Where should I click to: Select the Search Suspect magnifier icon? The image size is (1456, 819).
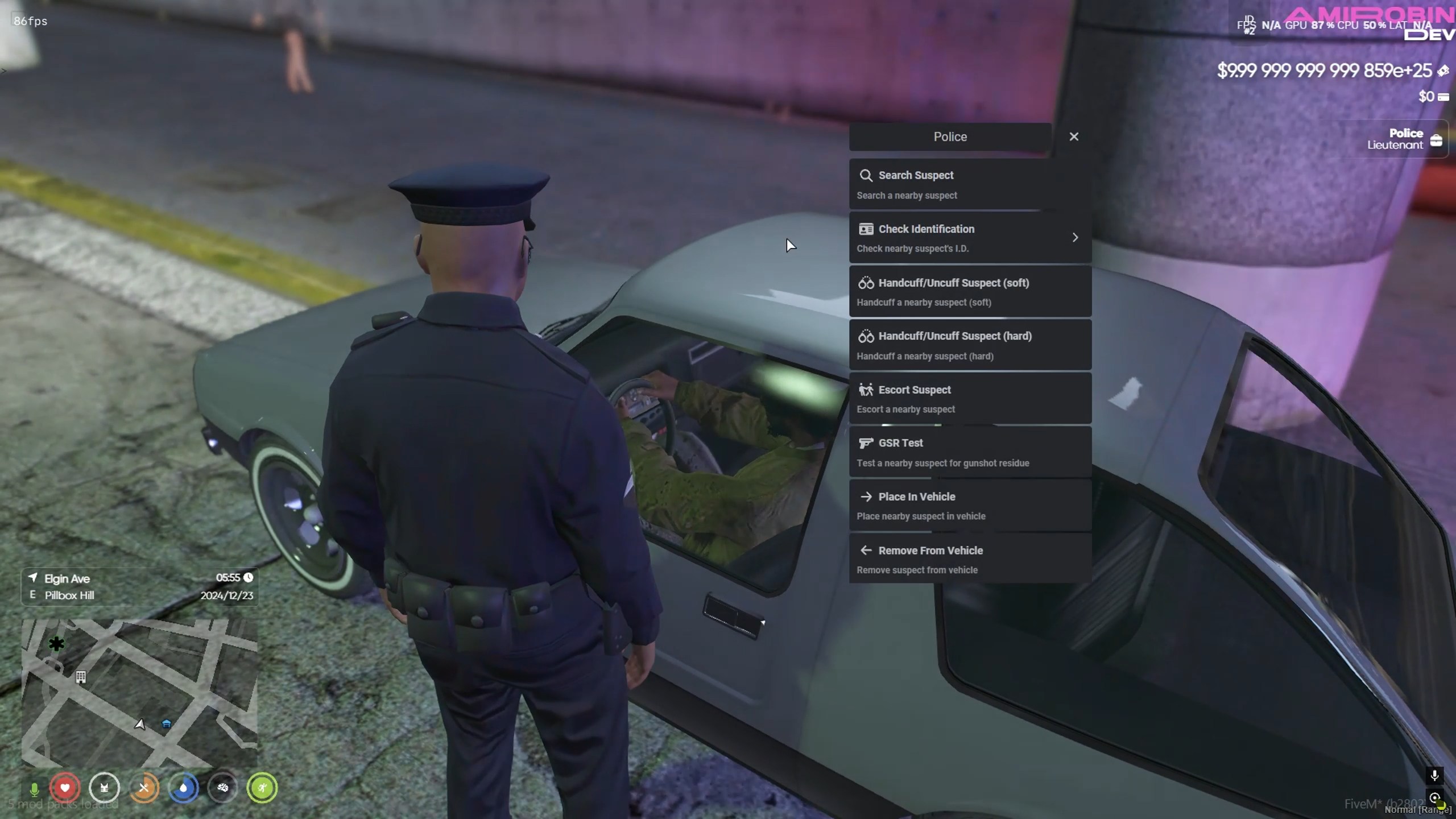coord(866,175)
